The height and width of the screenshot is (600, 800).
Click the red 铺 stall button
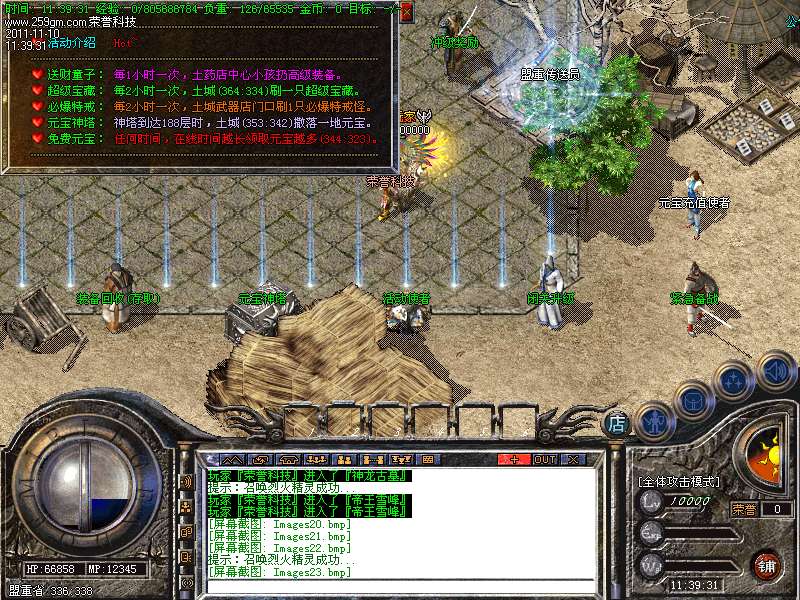[767, 564]
